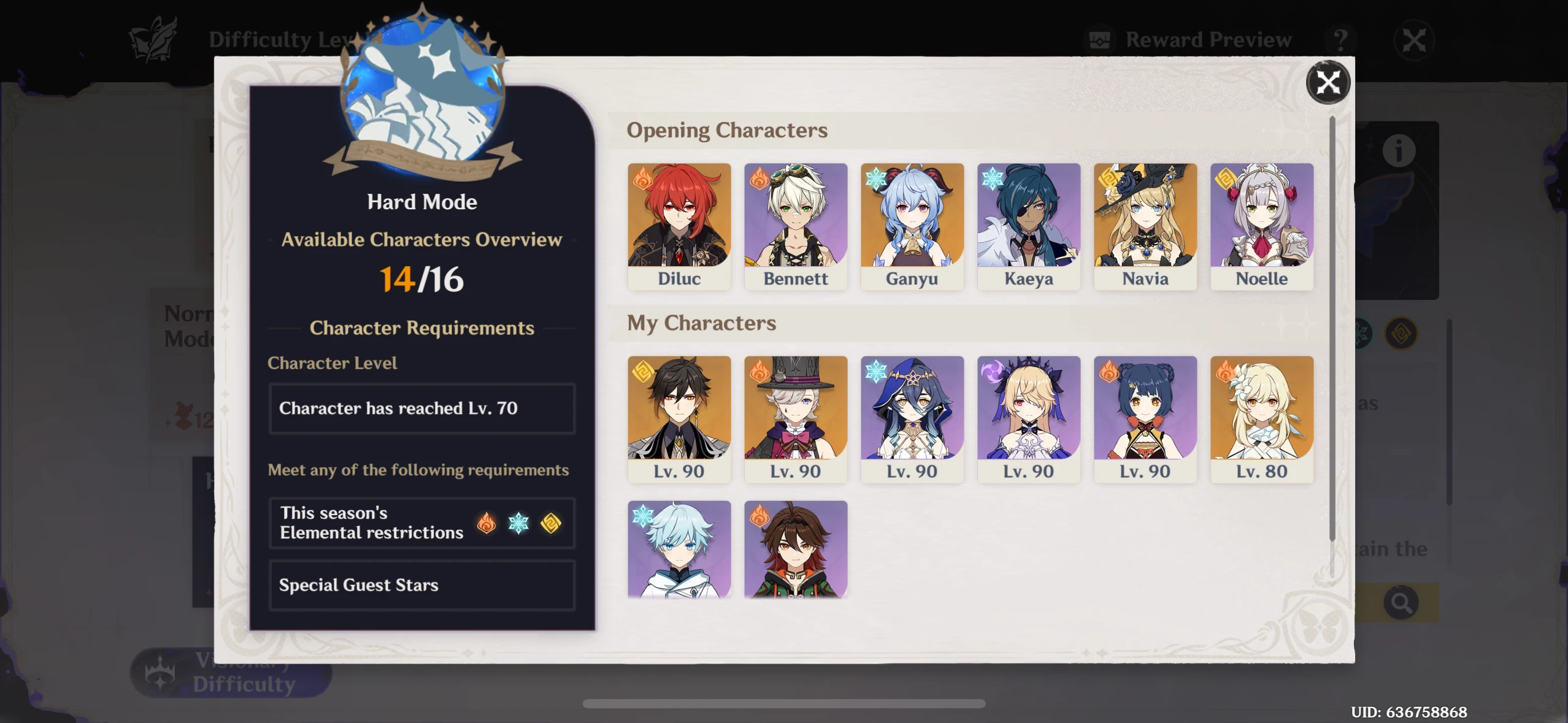Close the Hard Mode overview dialog

(1328, 82)
